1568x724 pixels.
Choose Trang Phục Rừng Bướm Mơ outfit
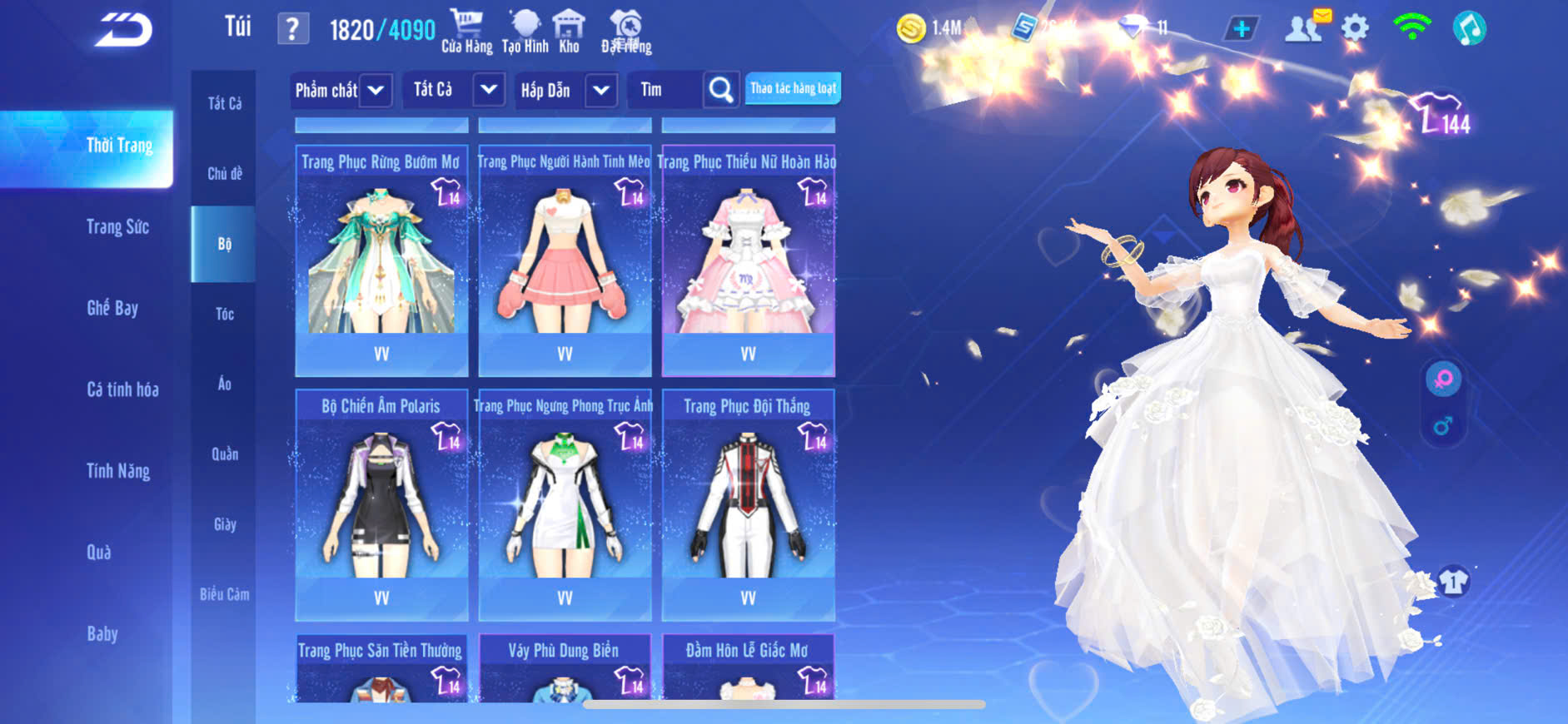[x=381, y=260]
